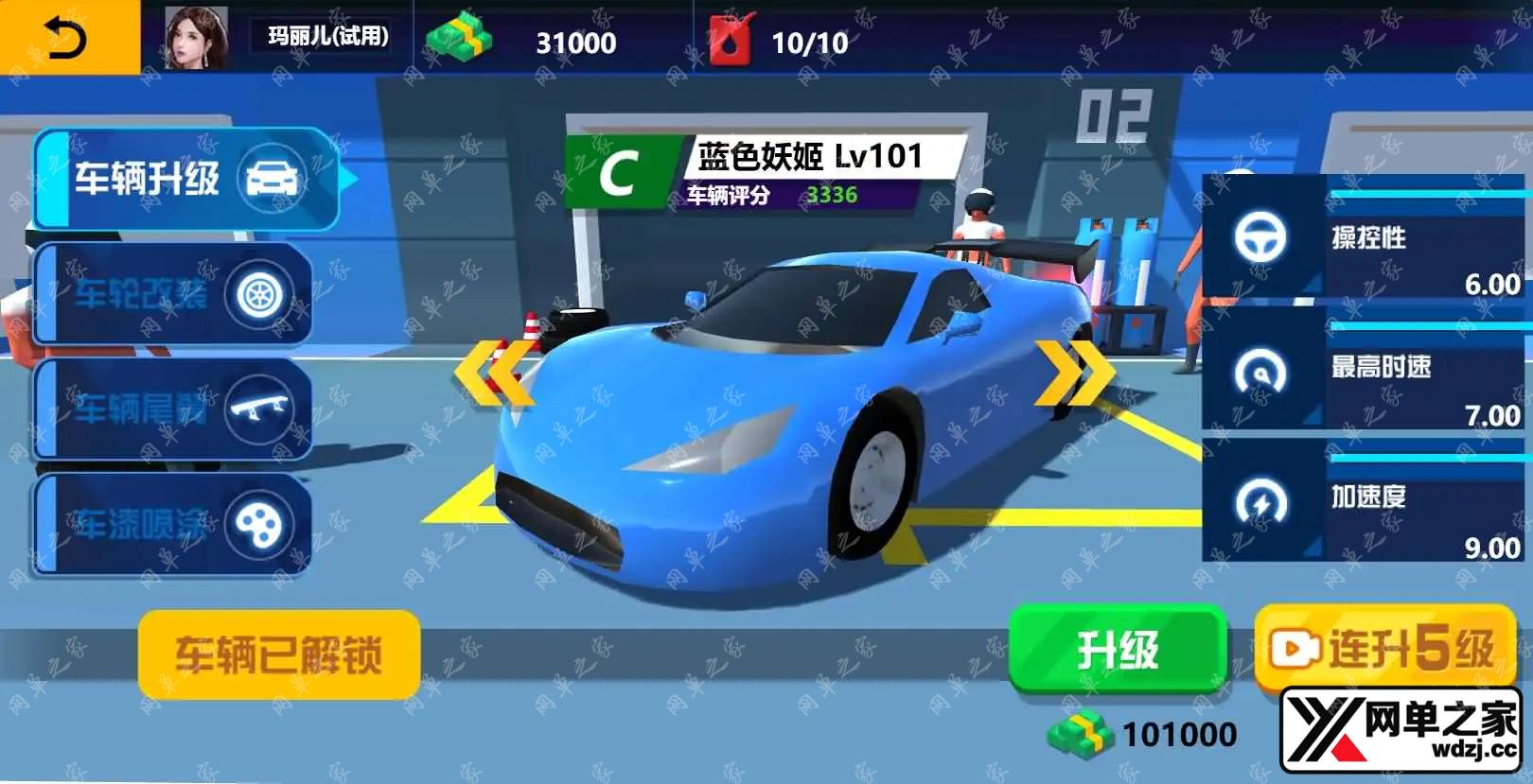Click the green 升级 upgrade button
Viewport: 1533px width, 784px height.
click(1118, 651)
